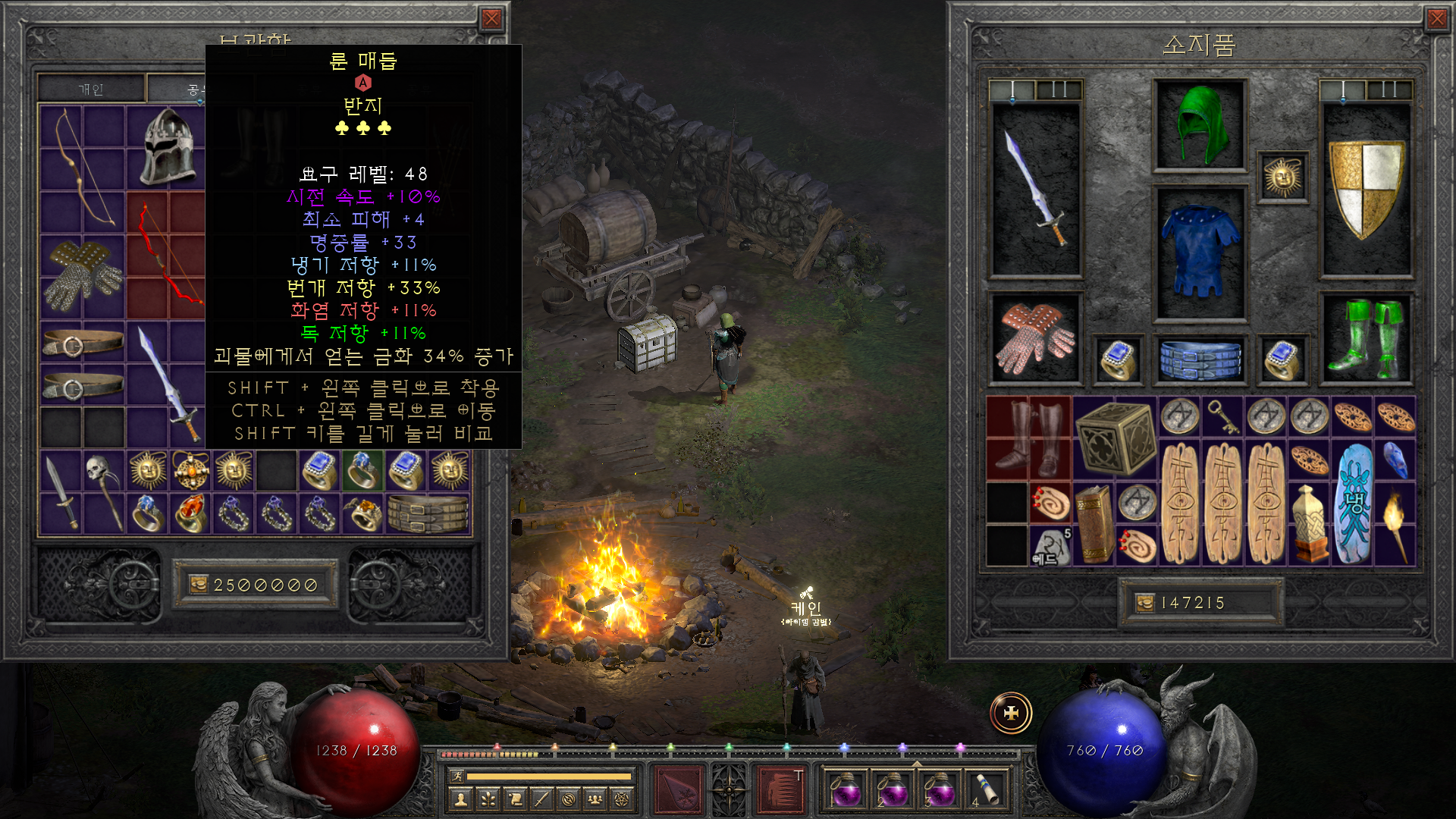1456x819 pixels.
Task: Open the Horadric Cube in inventory
Action: pos(1115,438)
